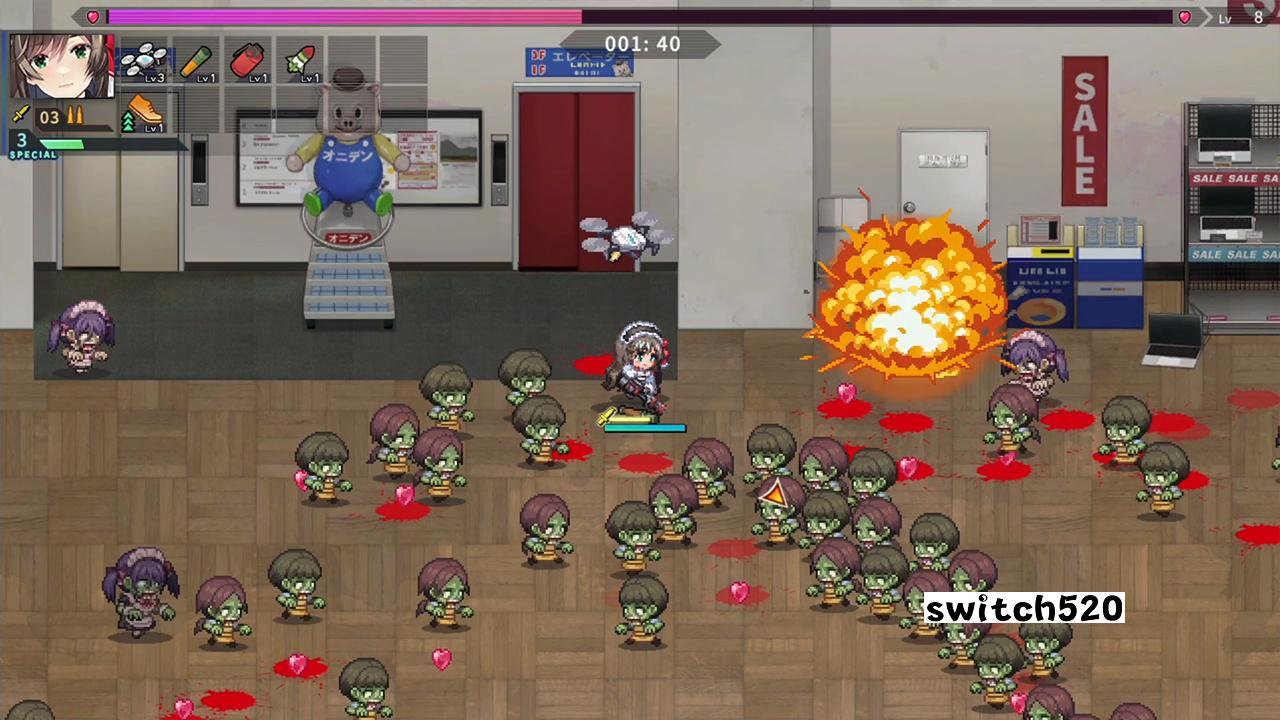Click the switch520 watermark text
The image size is (1280, 720).
[1024, 609]
